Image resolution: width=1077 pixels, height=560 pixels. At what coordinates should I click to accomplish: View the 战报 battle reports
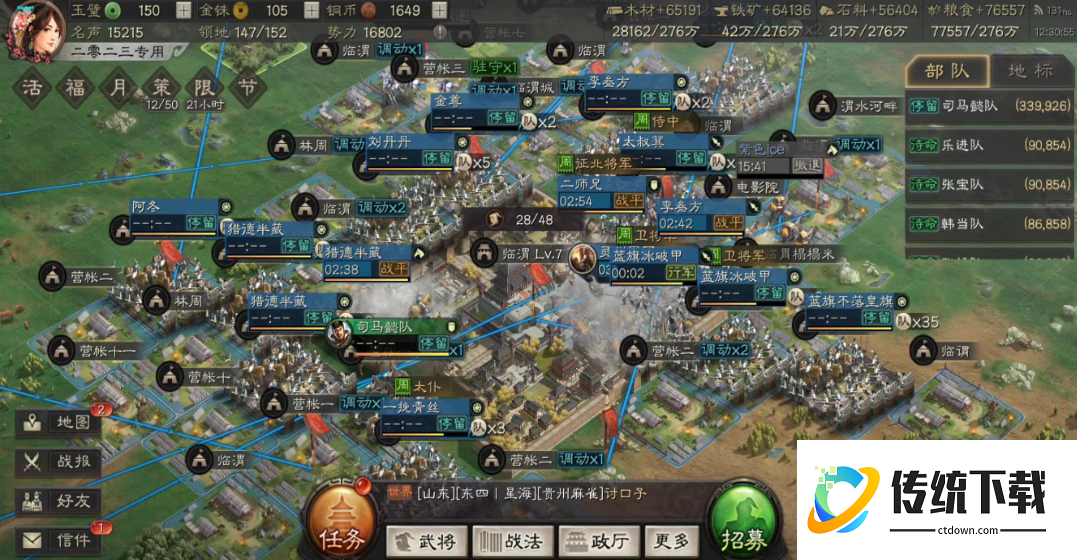60,461
